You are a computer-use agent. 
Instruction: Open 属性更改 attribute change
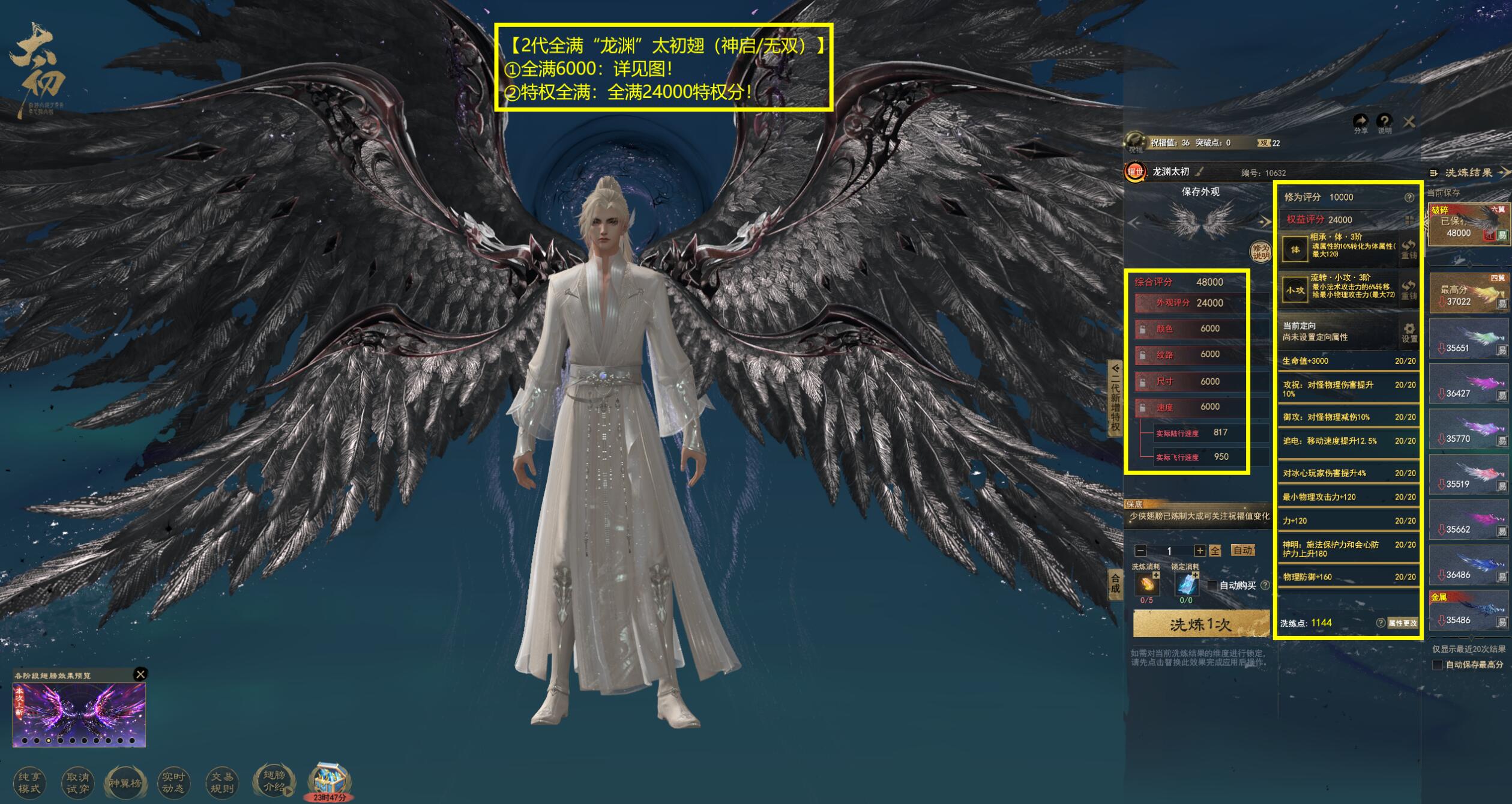coord(1402,623)
